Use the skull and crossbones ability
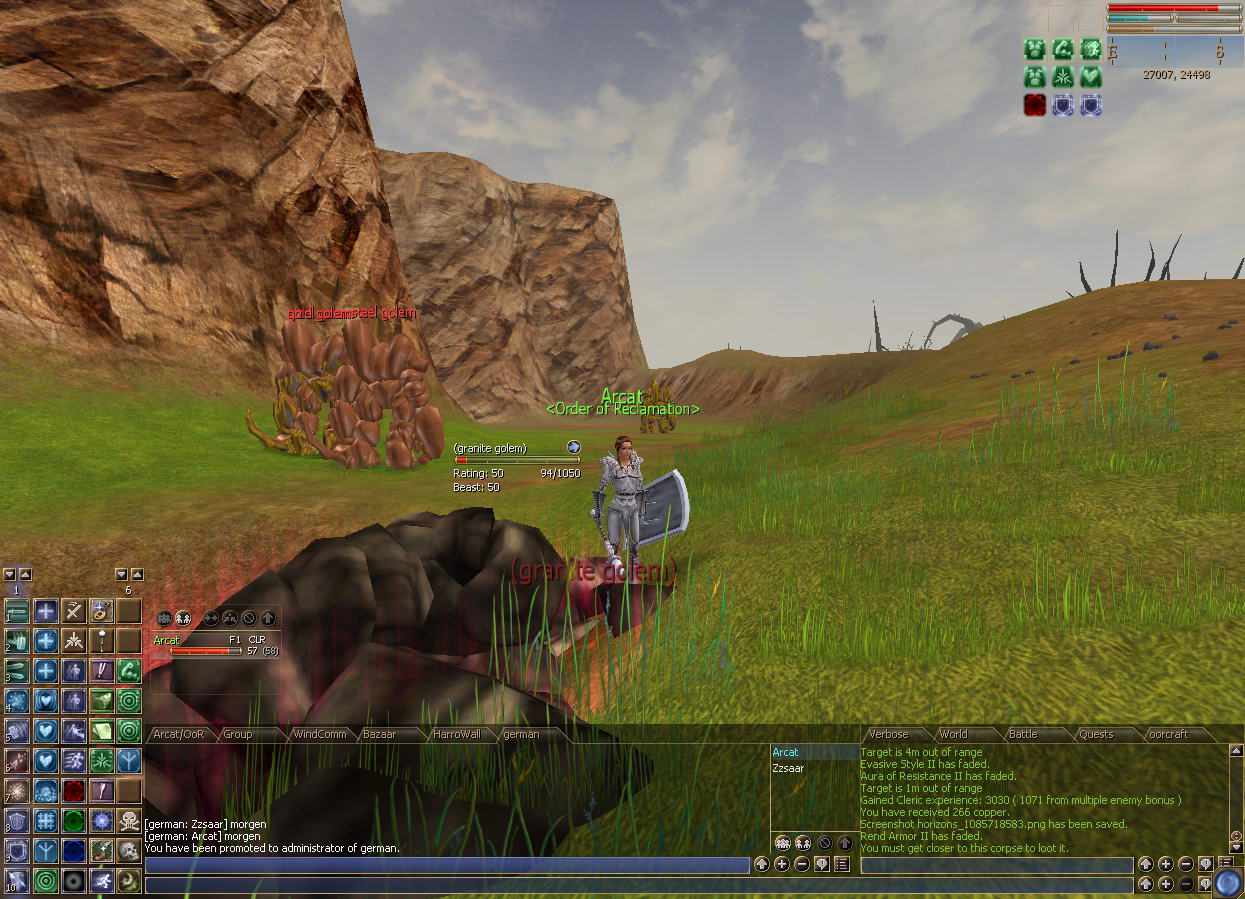 (129, 820)
